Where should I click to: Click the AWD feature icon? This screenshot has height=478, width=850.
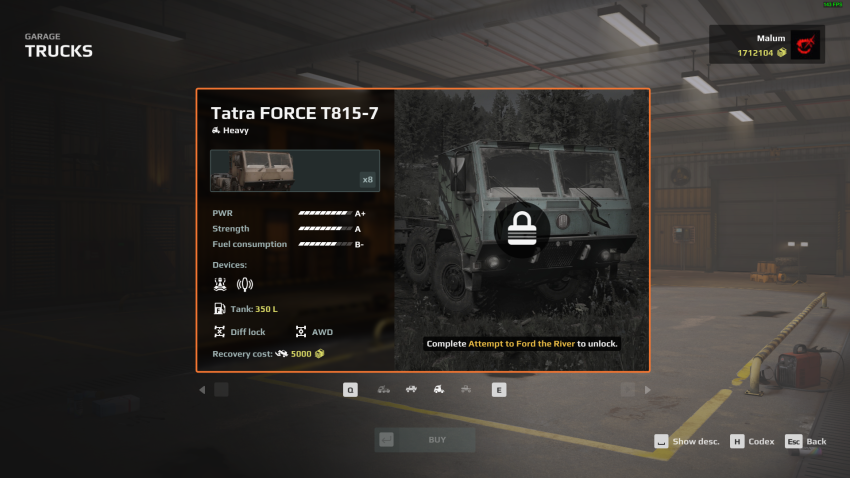[301, 332]
